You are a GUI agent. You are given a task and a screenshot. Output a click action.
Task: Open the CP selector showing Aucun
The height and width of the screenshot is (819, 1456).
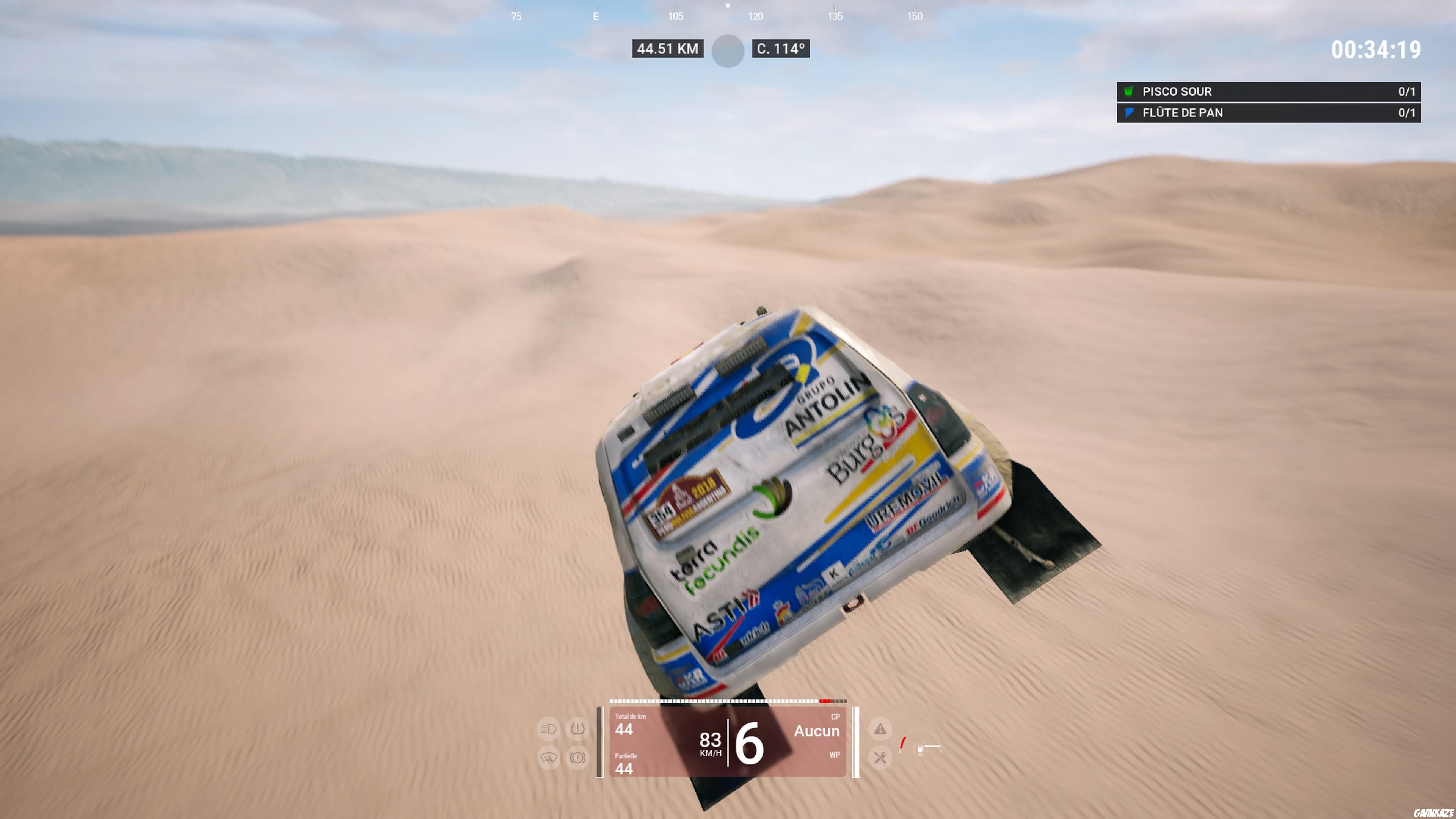click(817, 731)
